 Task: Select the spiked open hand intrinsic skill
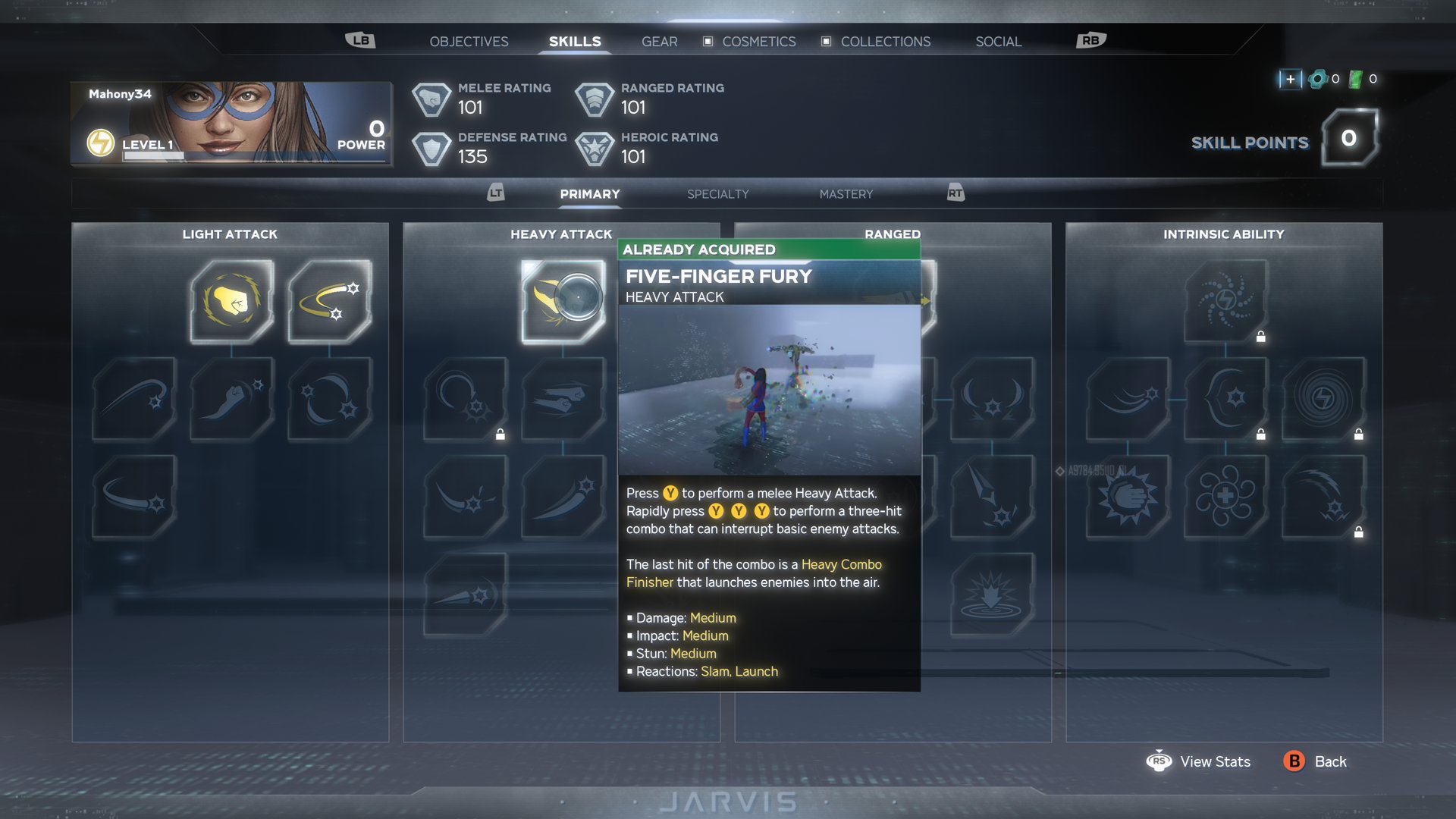pos(1128,497)
